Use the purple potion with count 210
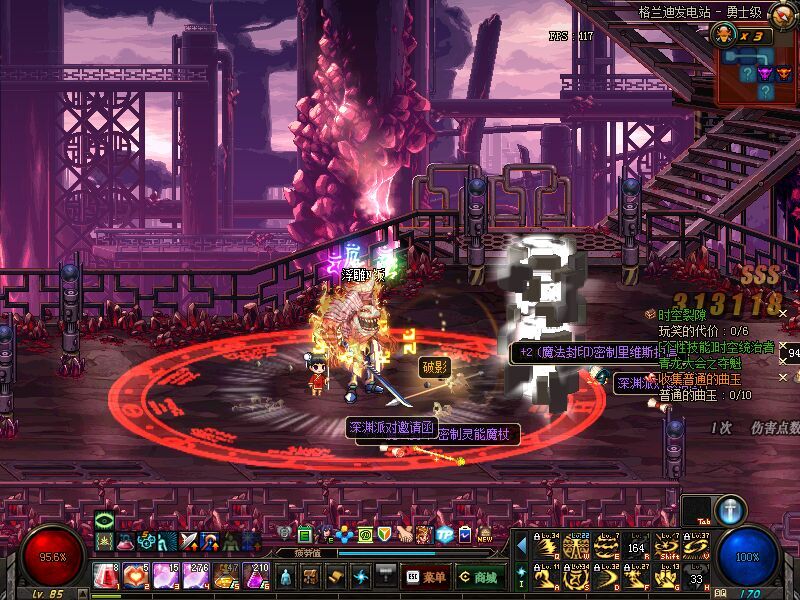Screen dimensions: 800x600 point(256,576)
